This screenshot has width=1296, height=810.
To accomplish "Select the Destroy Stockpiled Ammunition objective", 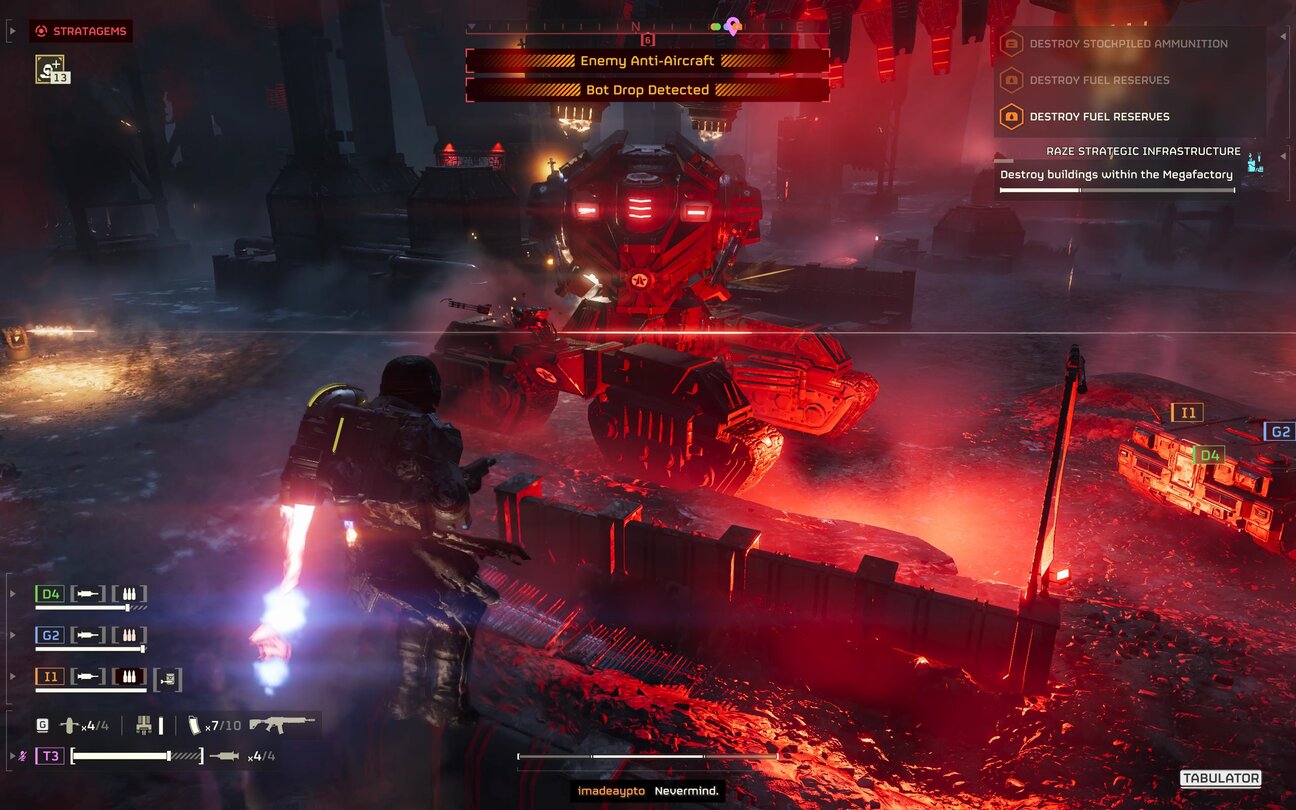I will pos(1128,44).
